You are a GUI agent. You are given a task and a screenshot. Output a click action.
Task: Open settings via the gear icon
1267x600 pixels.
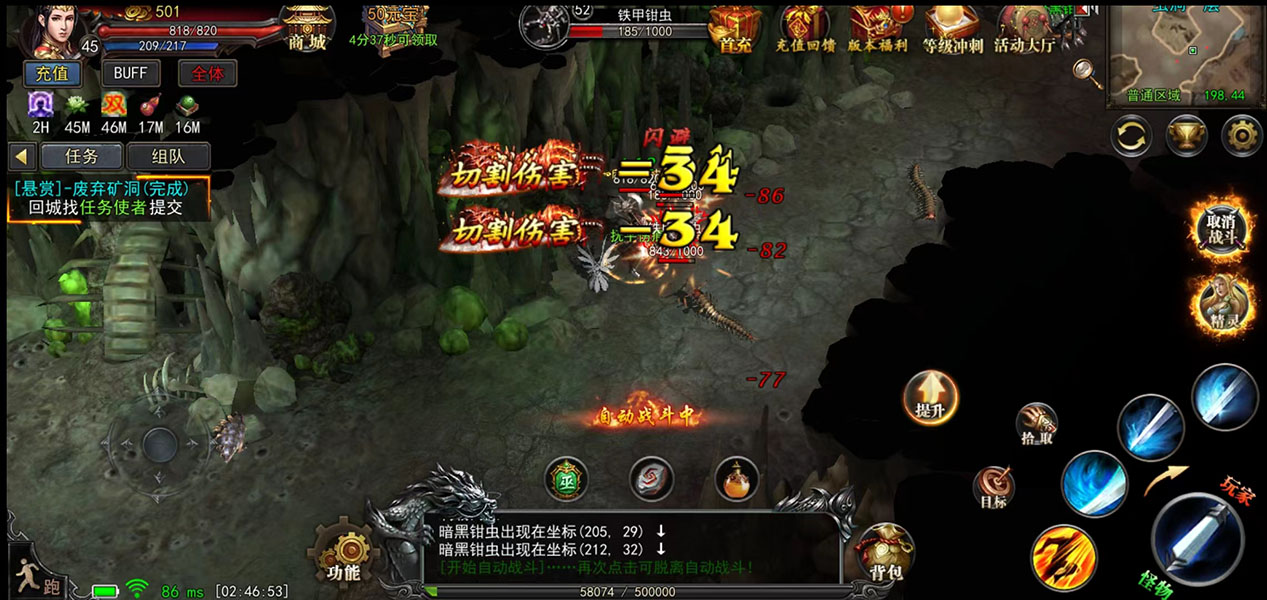click(x=1241, y=135)
